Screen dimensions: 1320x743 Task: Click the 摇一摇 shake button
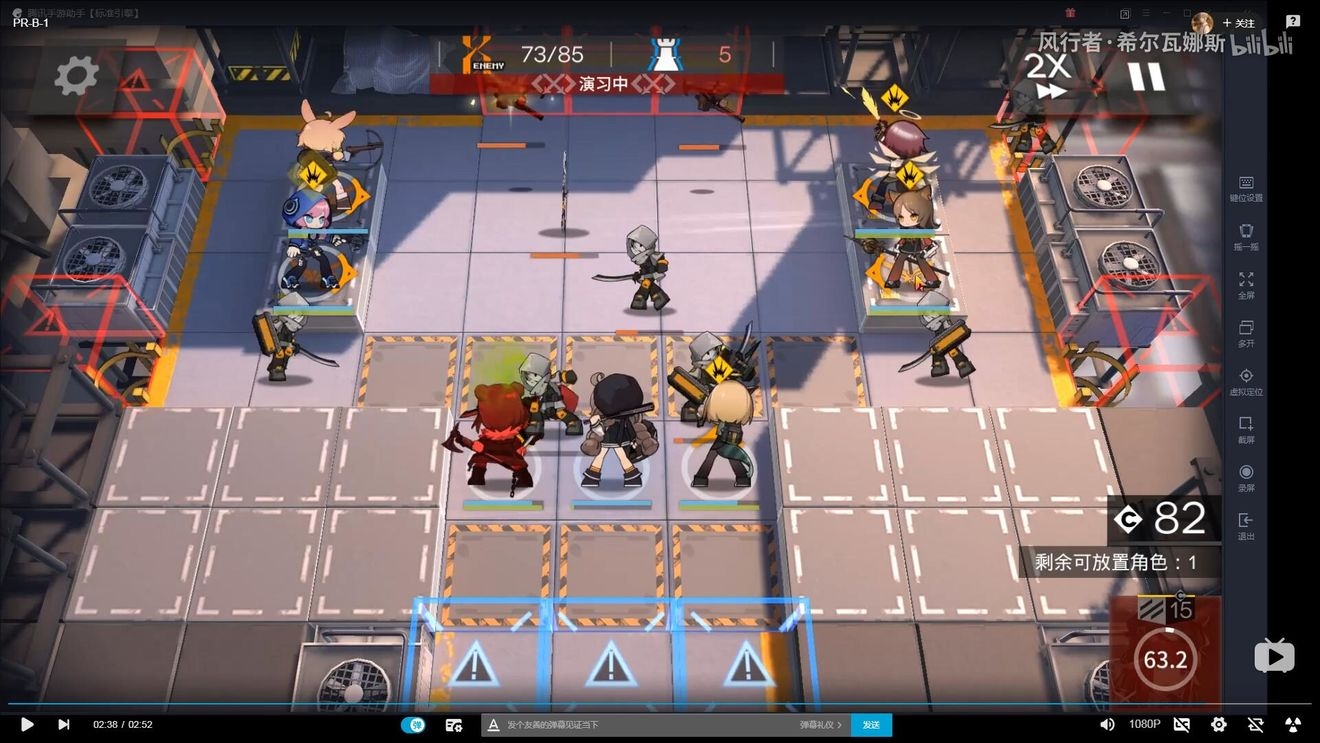[1246, 236]
